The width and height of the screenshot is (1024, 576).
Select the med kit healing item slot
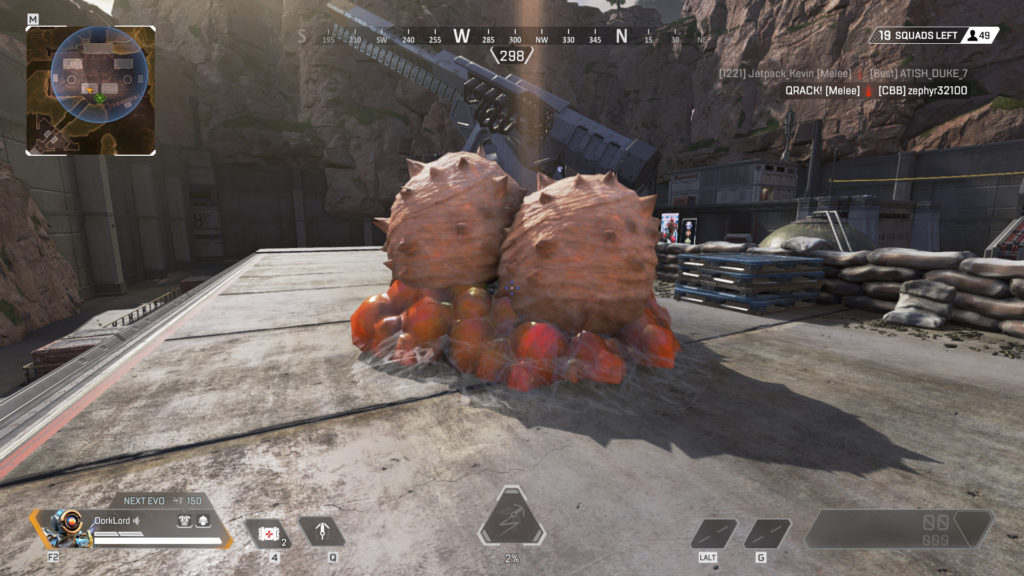tap(268, 532)
